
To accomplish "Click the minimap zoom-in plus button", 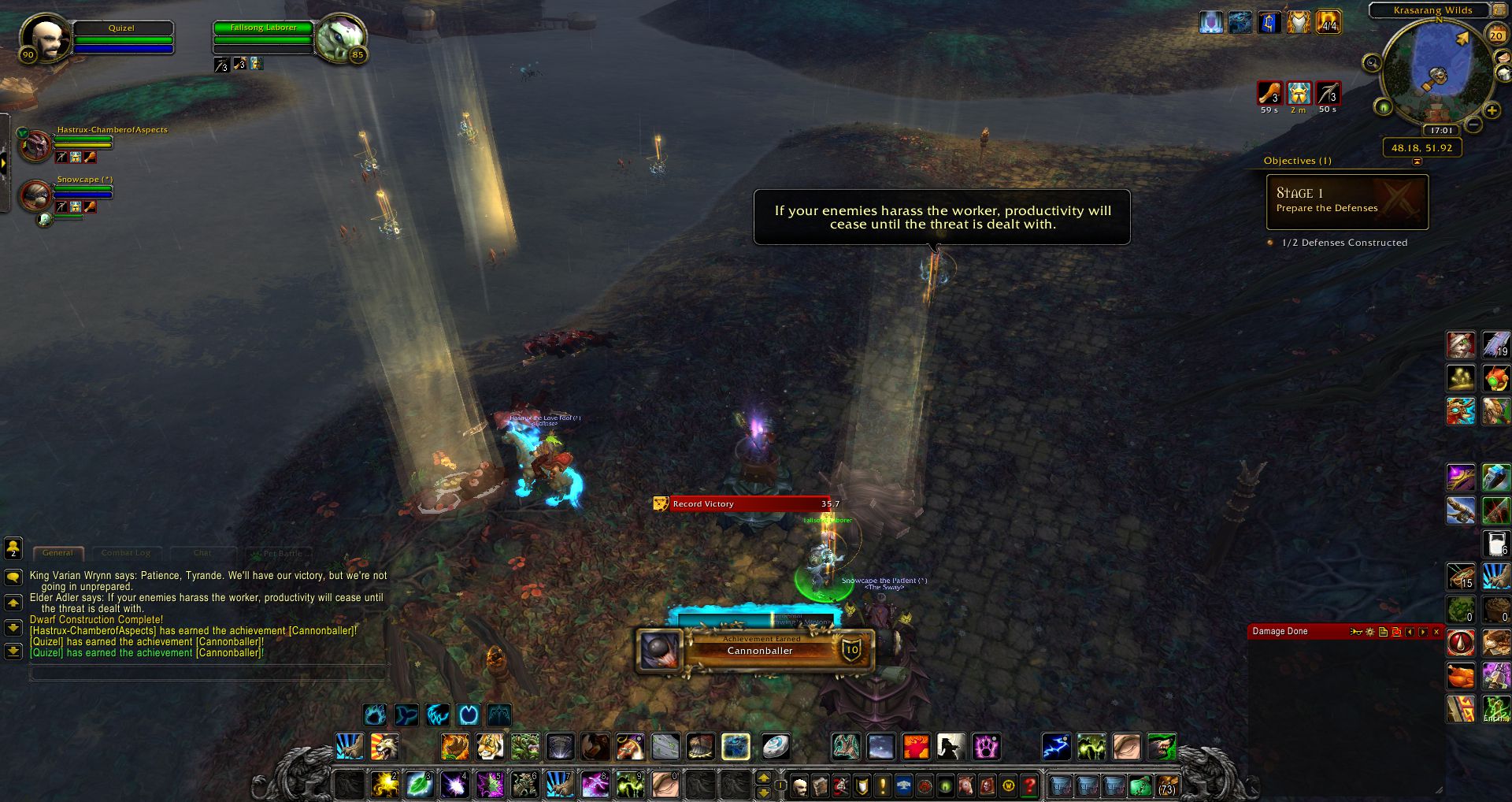I will click(1492, 111).
